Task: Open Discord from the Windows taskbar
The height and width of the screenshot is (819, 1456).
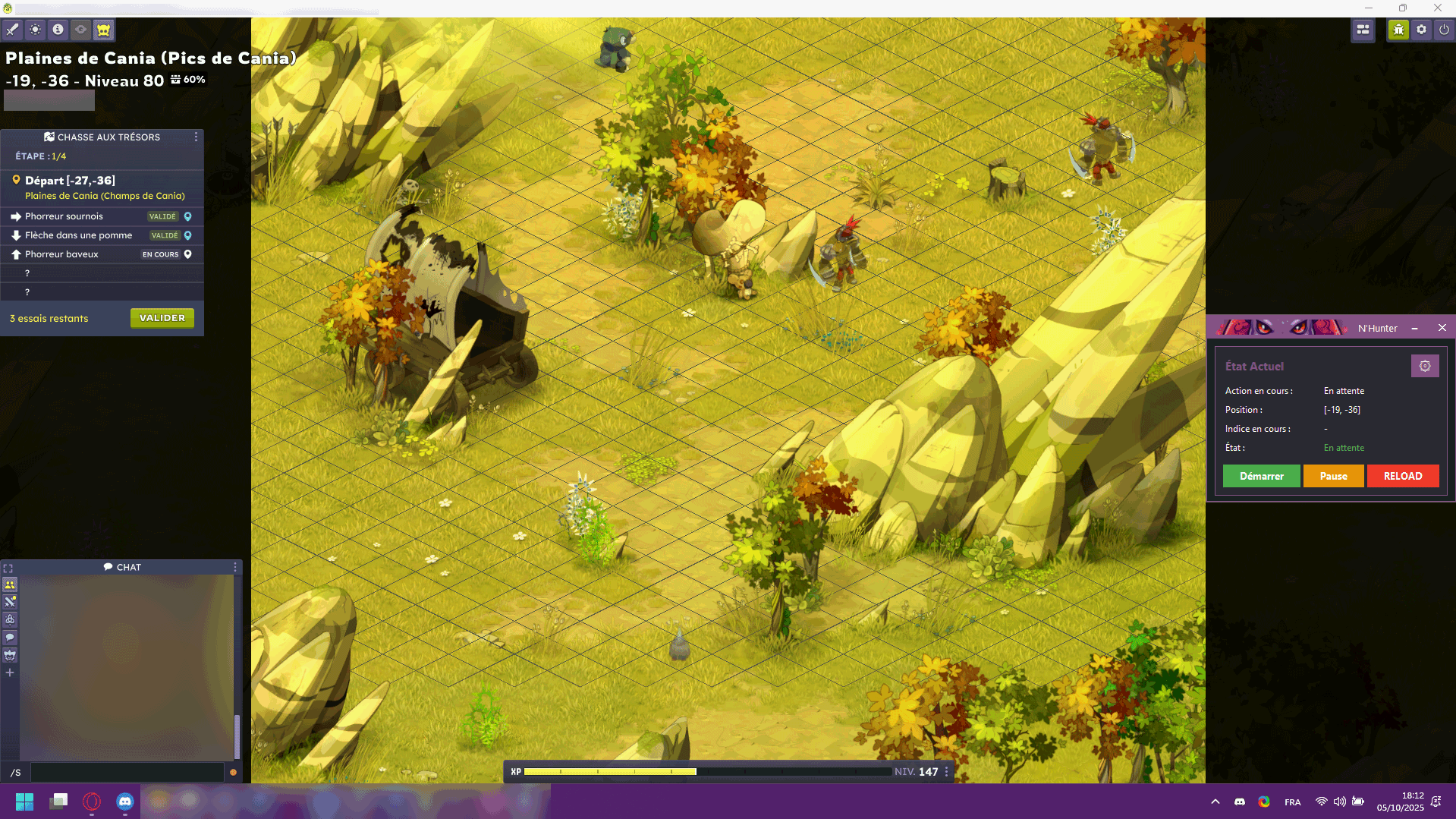Action: point(124,801)
